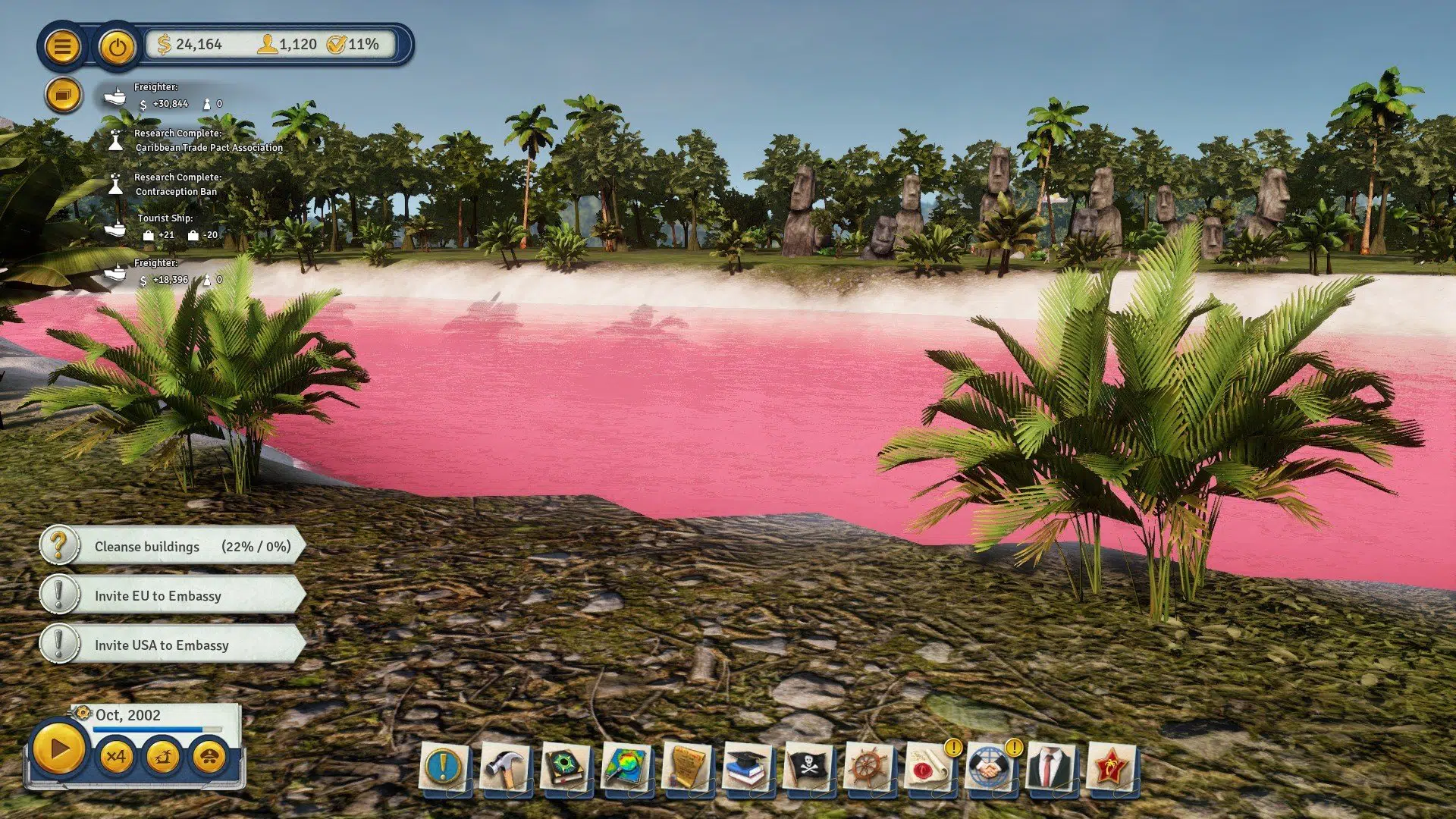Click the Invite EU to Embassy task
Viewport: 1456px width, 819px height.
(x=171, y=596)
